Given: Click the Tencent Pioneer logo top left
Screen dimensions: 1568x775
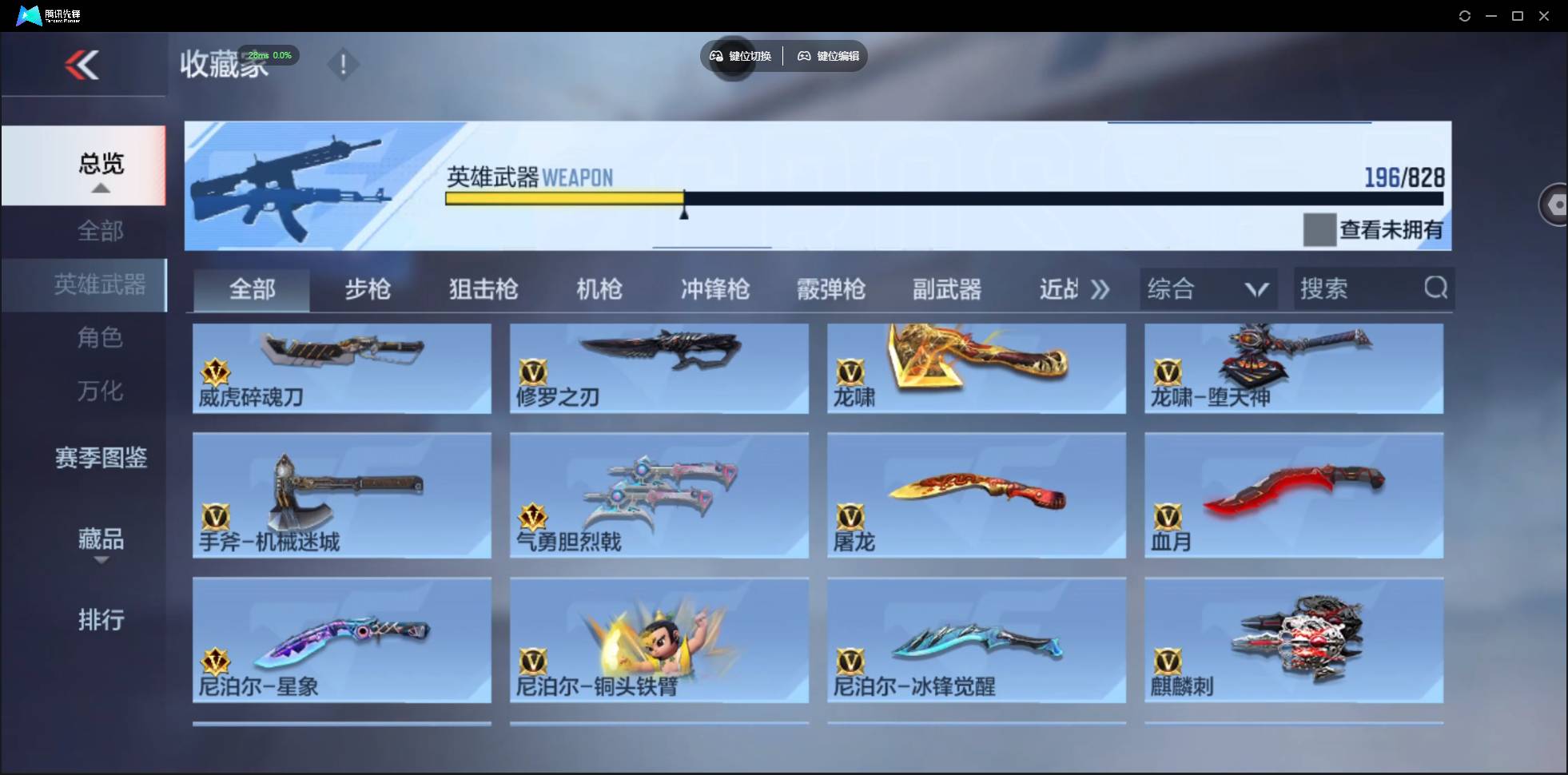Looking at the screenshot, I should tap(28, 14).
